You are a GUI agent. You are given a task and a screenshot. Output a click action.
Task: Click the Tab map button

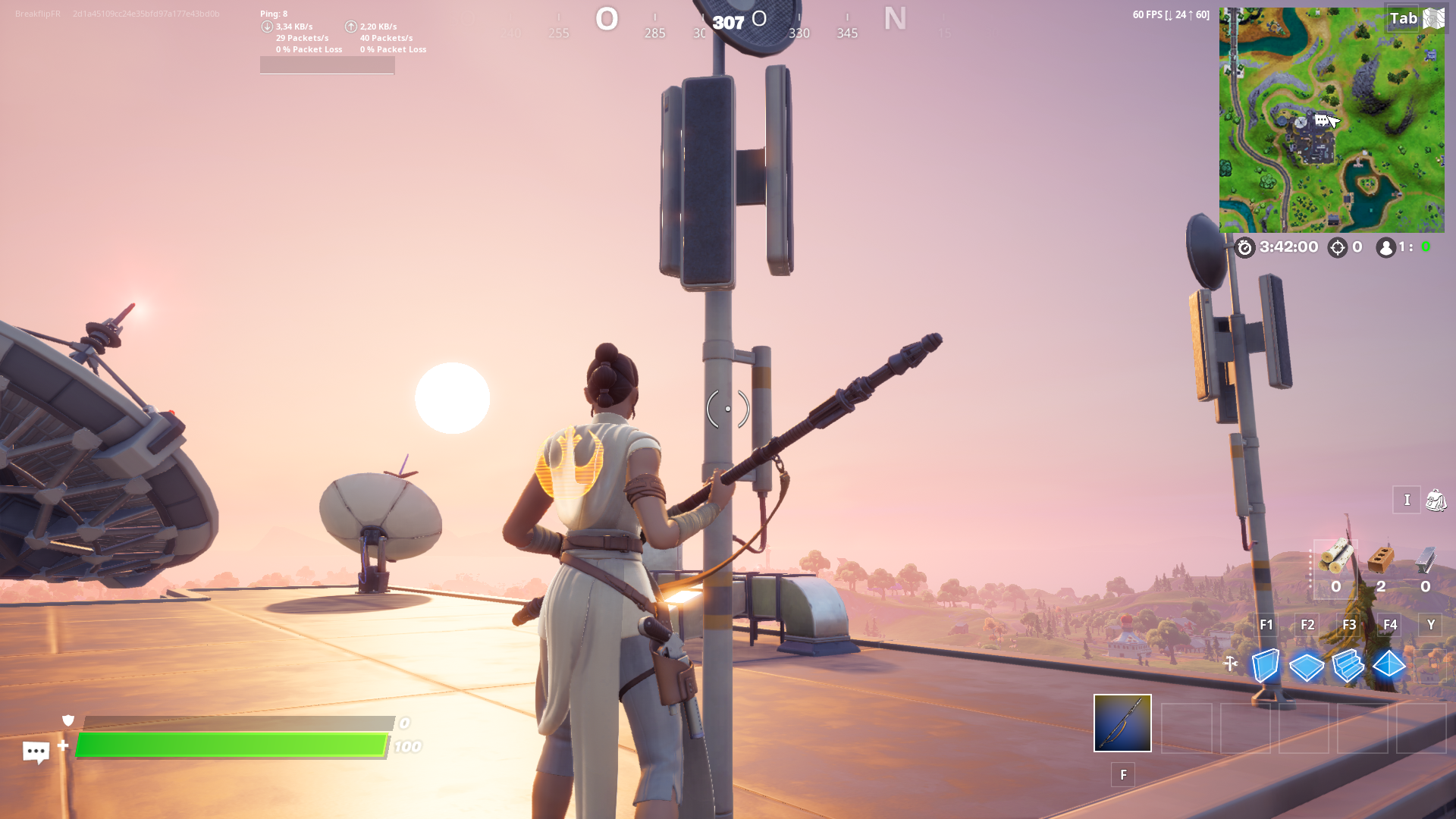coord(1404,18)
